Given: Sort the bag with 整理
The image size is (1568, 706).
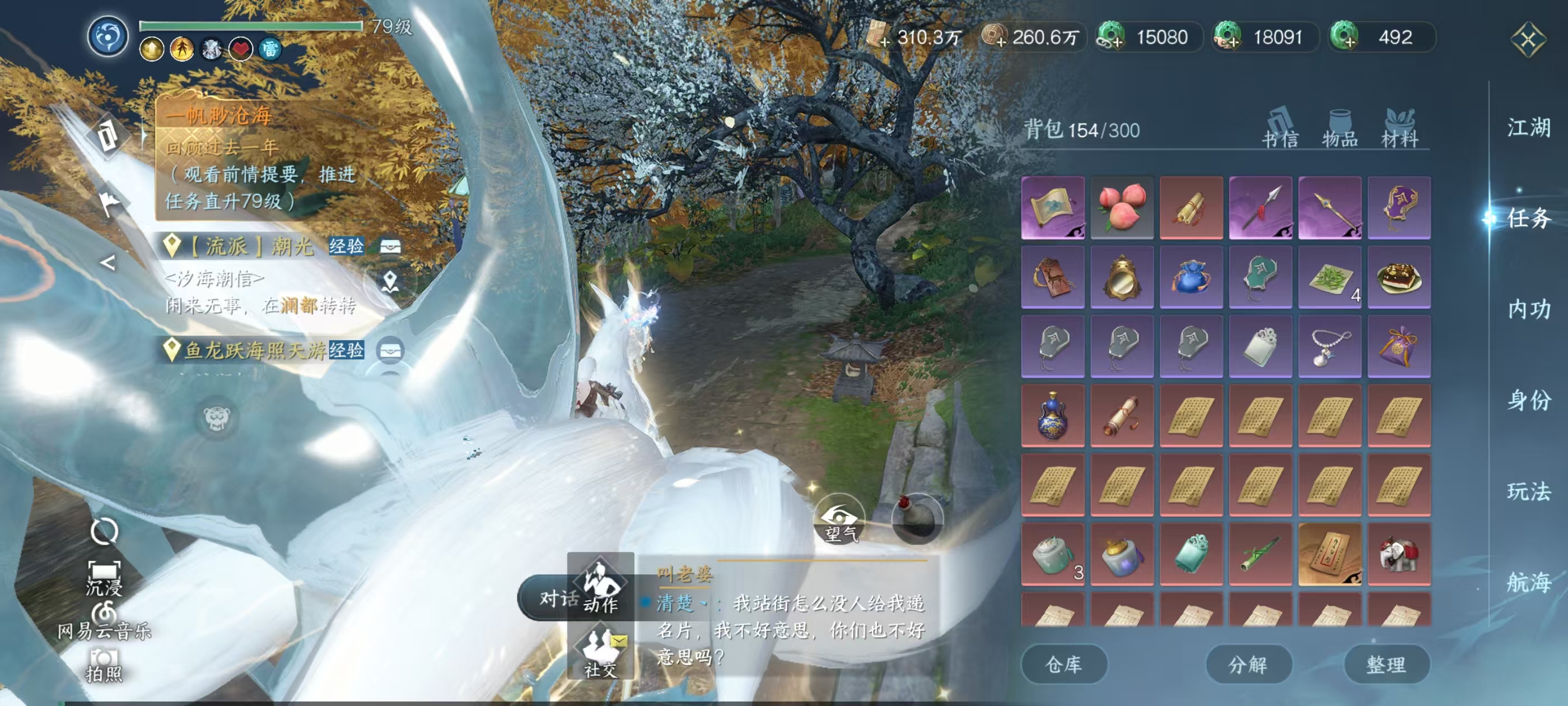Looking at the screenshot, I should [x=1386, y=664].
